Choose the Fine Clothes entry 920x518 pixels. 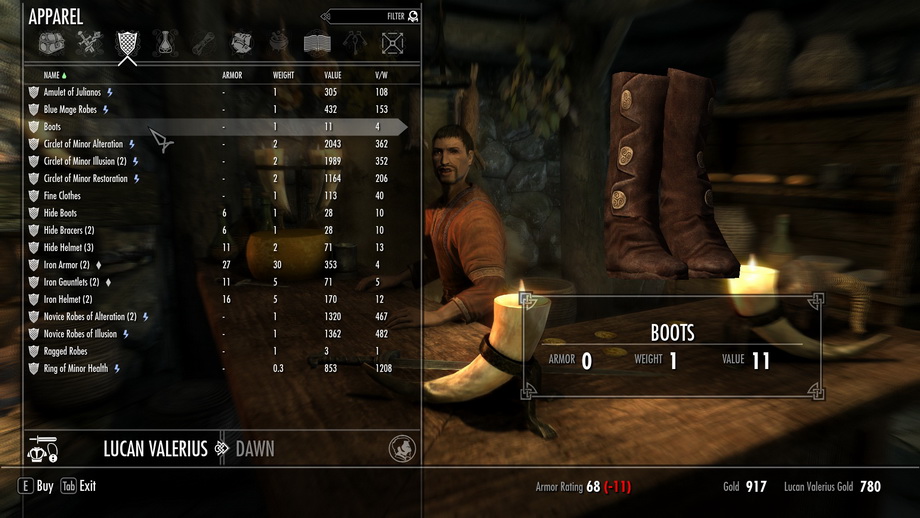(62, 196)
